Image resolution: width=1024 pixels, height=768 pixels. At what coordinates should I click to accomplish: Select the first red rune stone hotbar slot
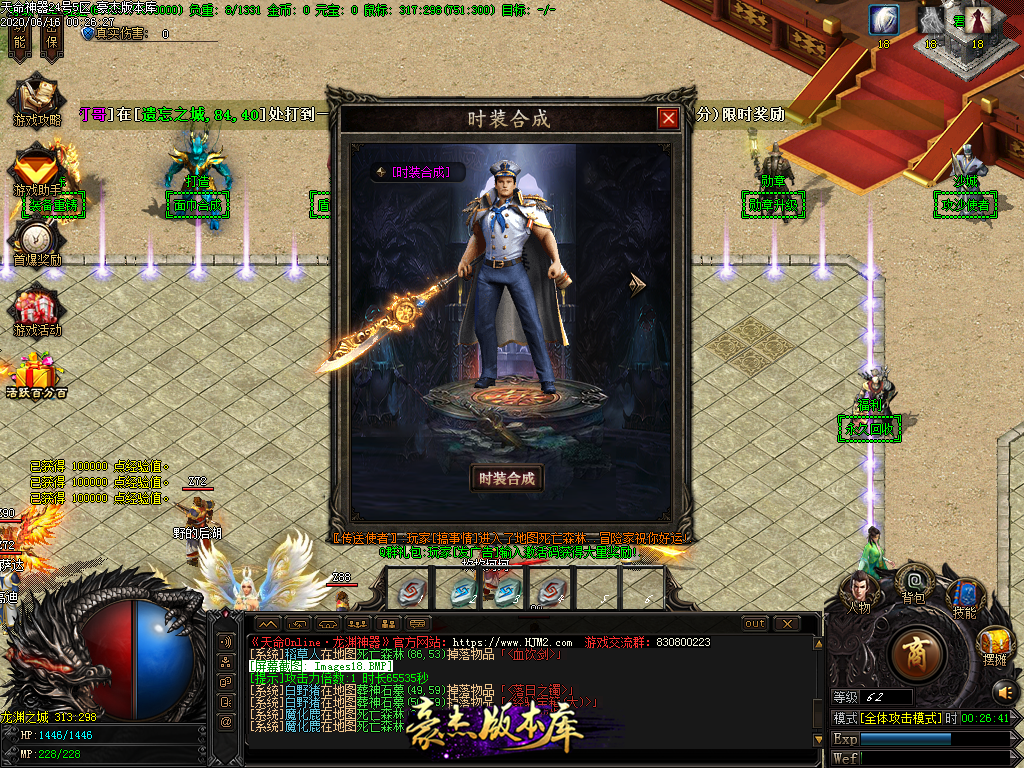coord(409,588)
